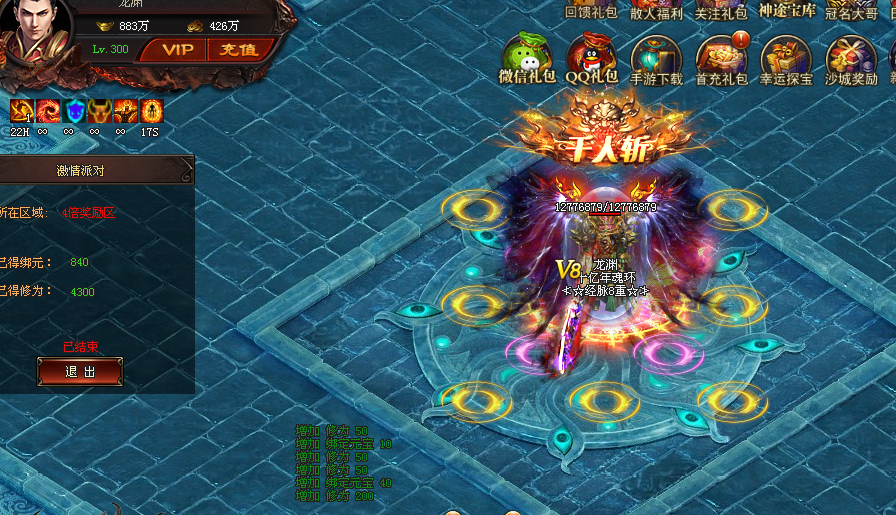Open the 冠名大哥 title sponsor icon
Viewport: 896px width, 515px height.
(851, 11)
